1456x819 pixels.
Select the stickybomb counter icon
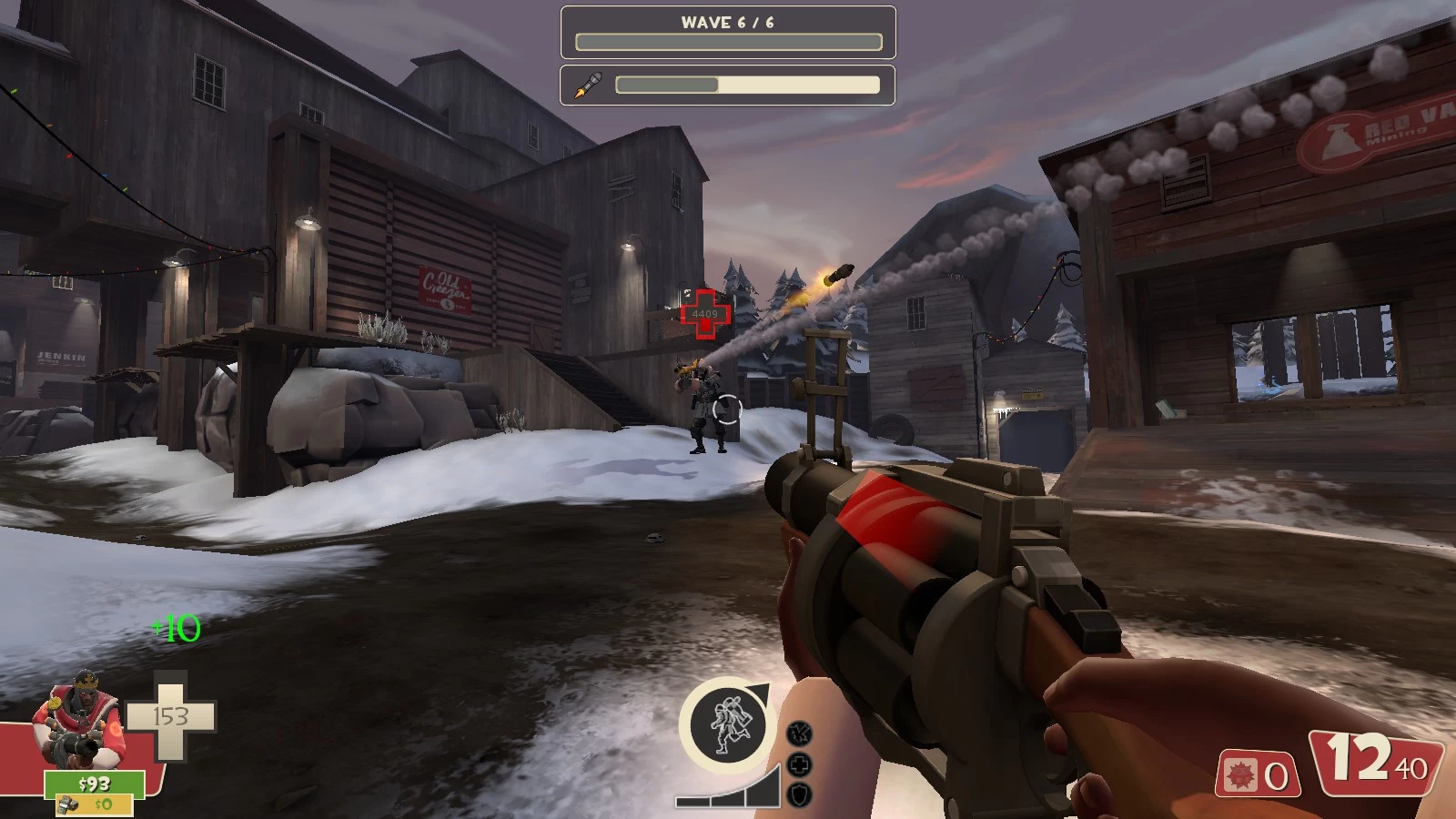[x=1239, y=775]
